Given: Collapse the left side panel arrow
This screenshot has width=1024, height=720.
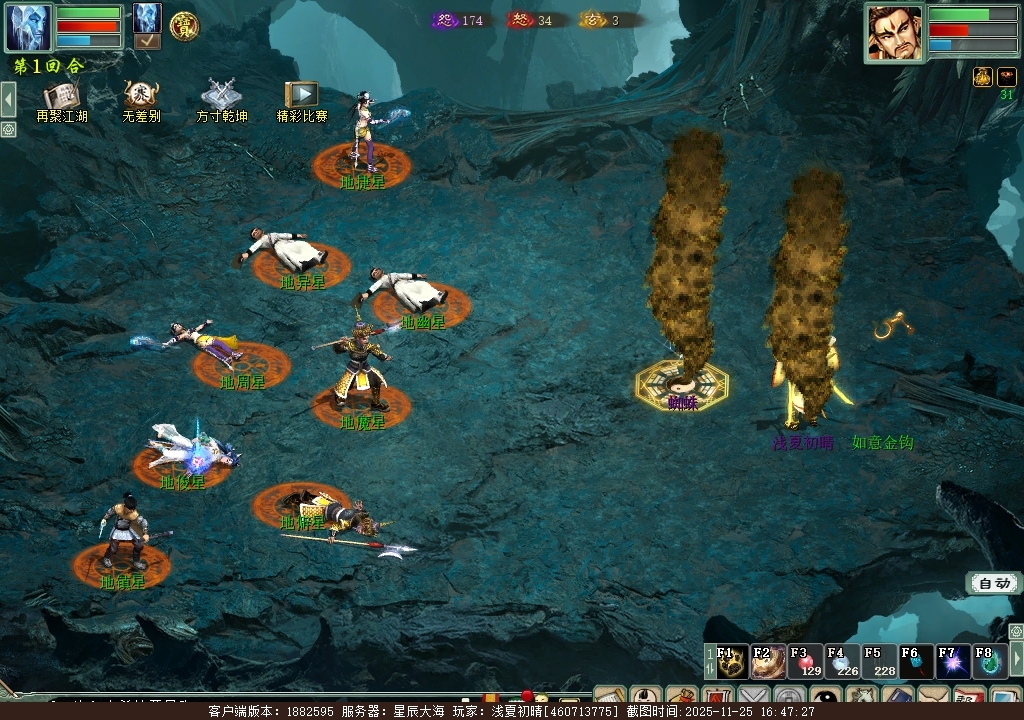Looking at the screenshot, I should point(8,100).
